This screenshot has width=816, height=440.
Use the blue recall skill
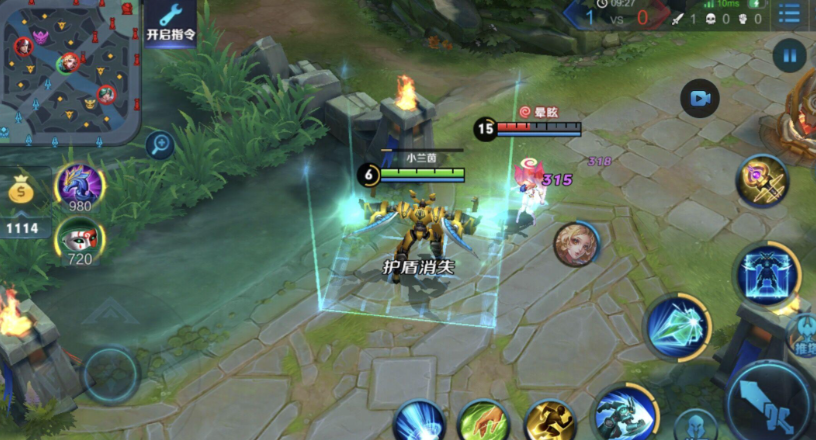pos(419,421)
